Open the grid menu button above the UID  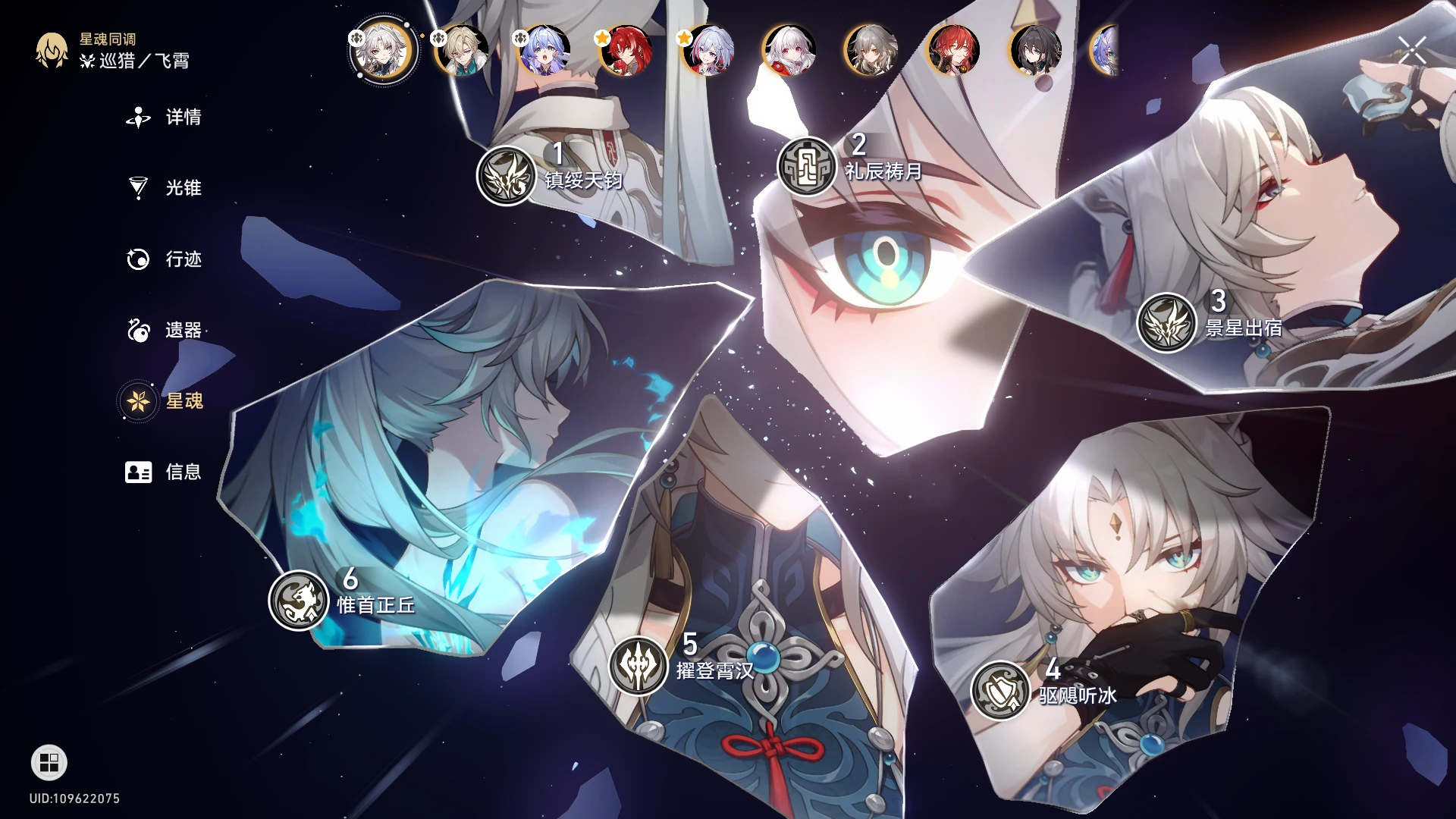coord(49,763)
